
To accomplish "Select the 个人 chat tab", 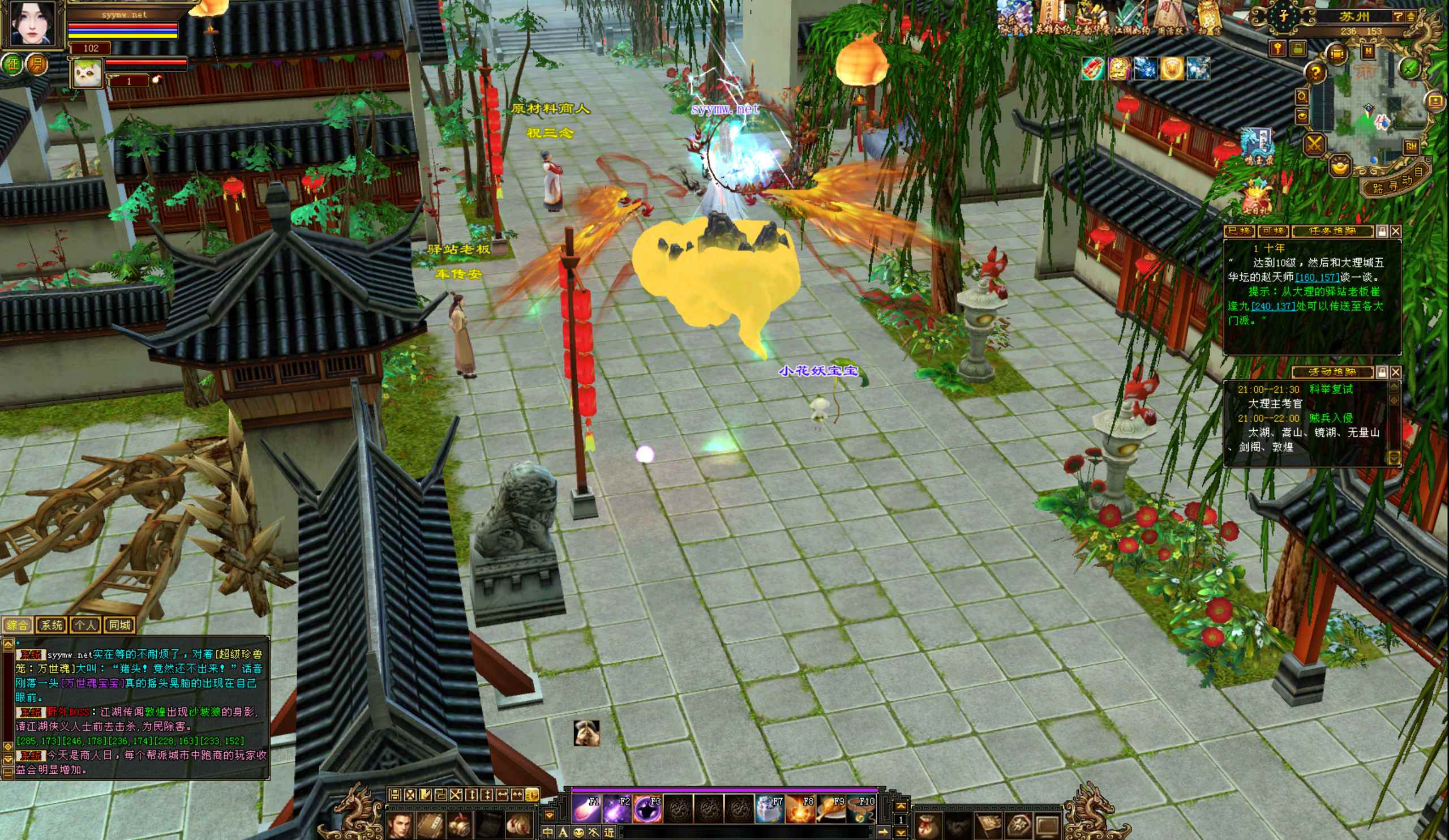I will tap(85, 625).
